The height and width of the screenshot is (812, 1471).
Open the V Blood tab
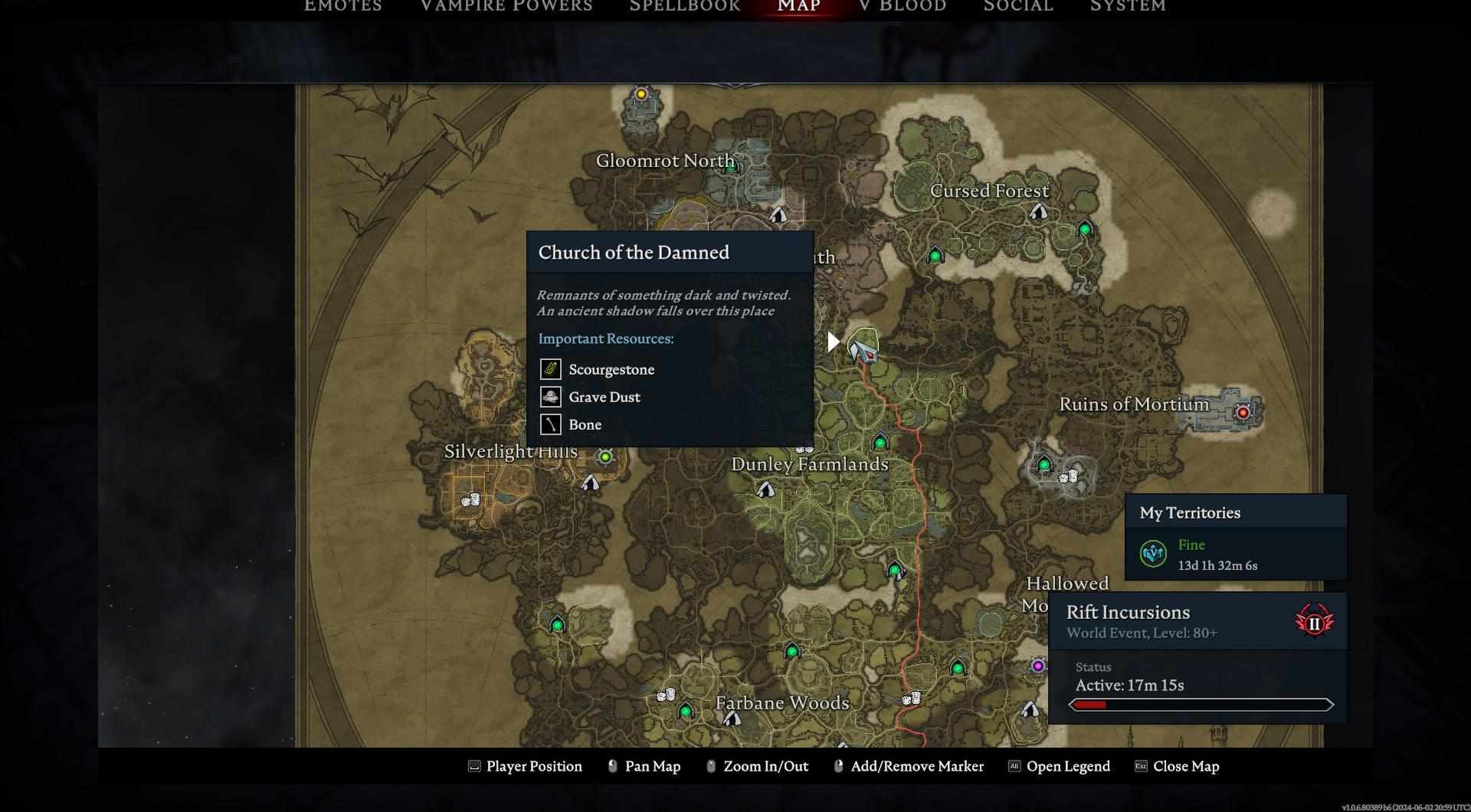tap(903, 6)
